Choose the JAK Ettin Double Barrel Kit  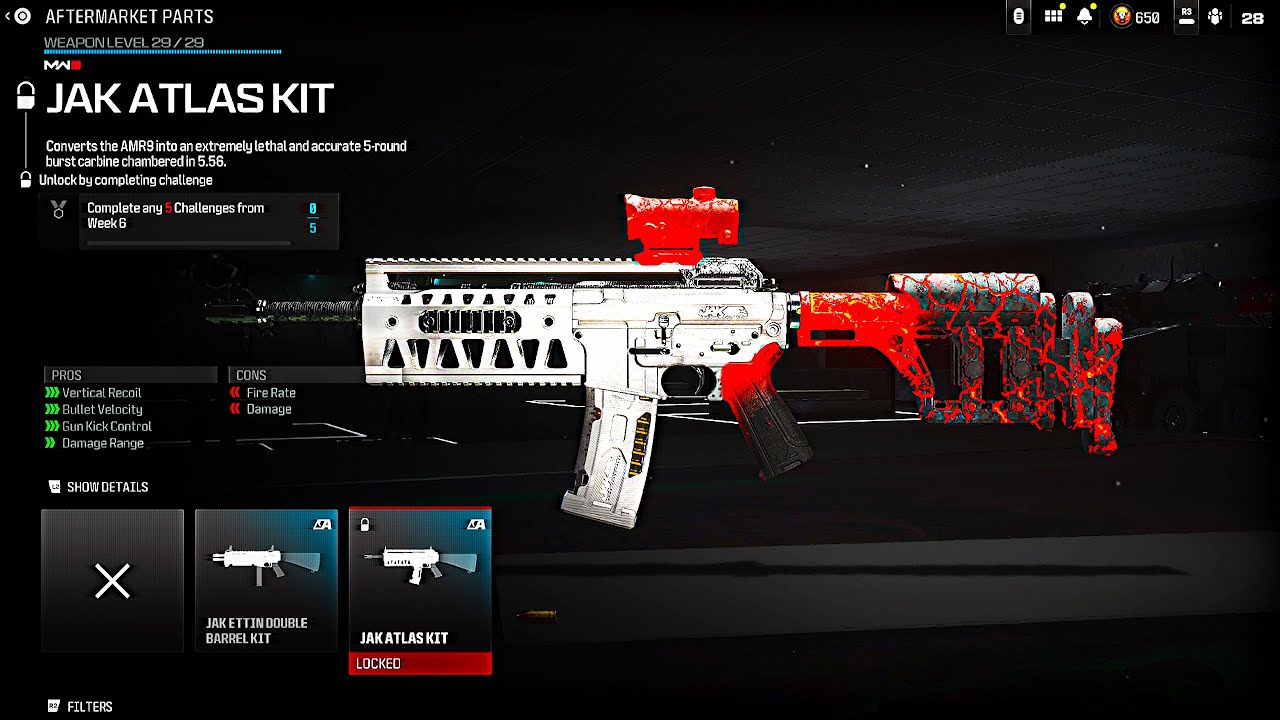click(266, 581)
